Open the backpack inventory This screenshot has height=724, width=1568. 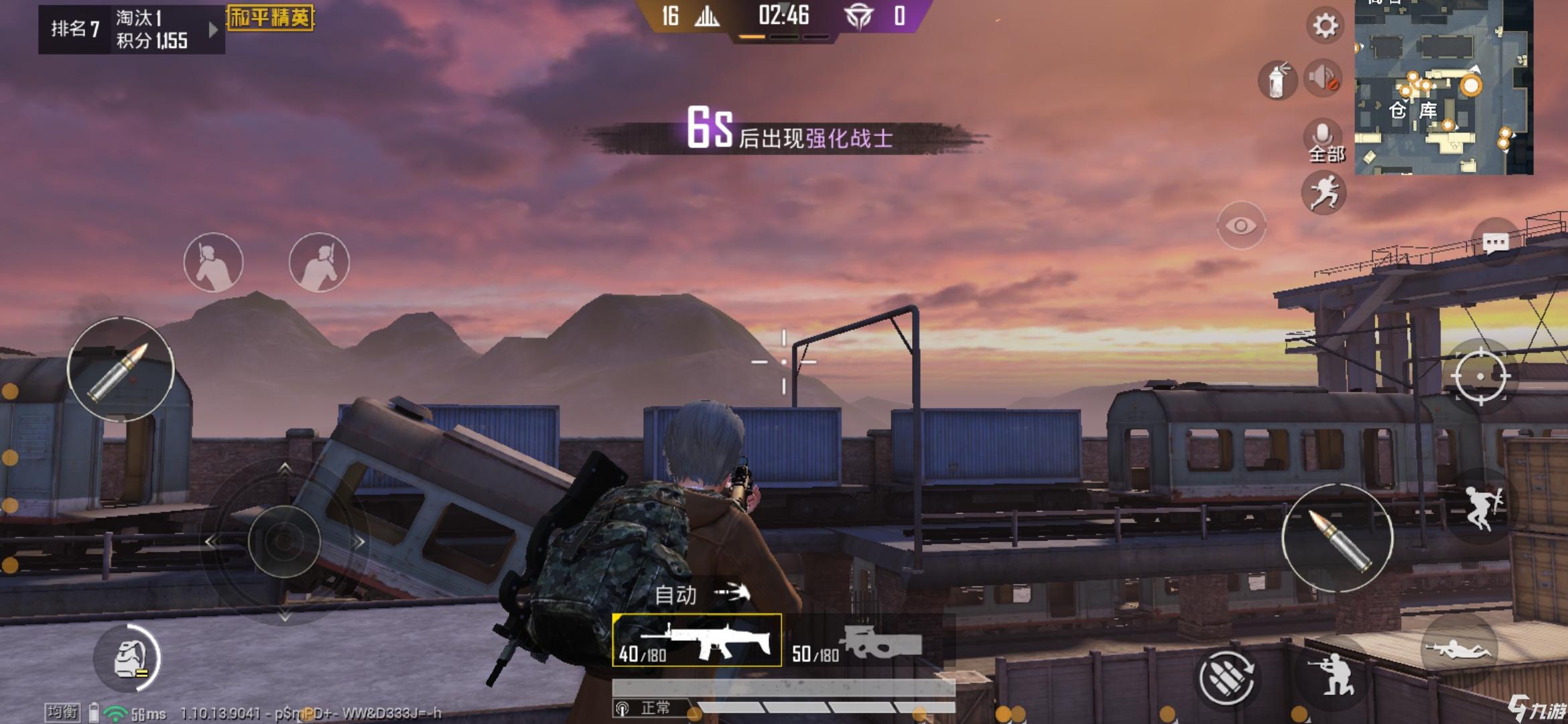(x=128, y=658)
